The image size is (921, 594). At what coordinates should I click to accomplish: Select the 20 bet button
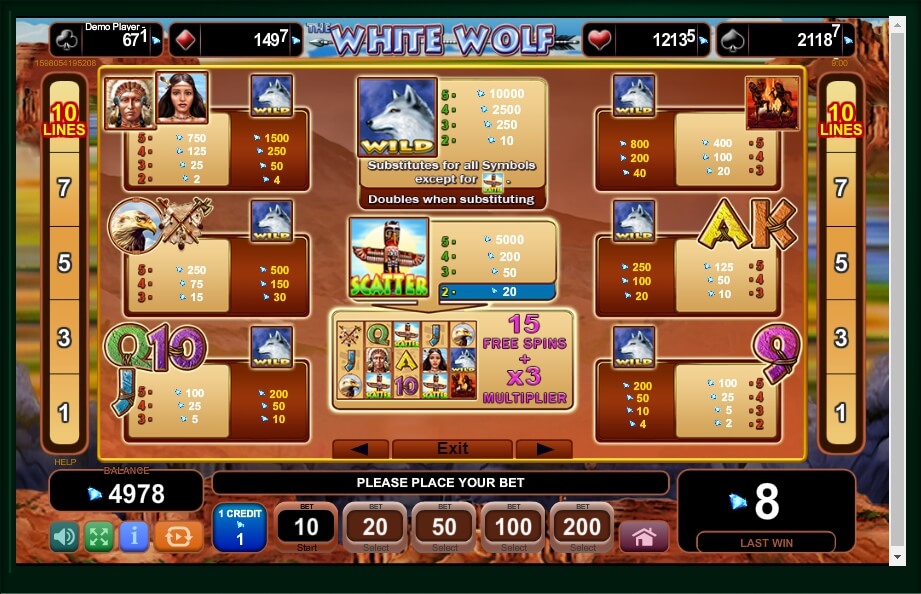(375, 527)
